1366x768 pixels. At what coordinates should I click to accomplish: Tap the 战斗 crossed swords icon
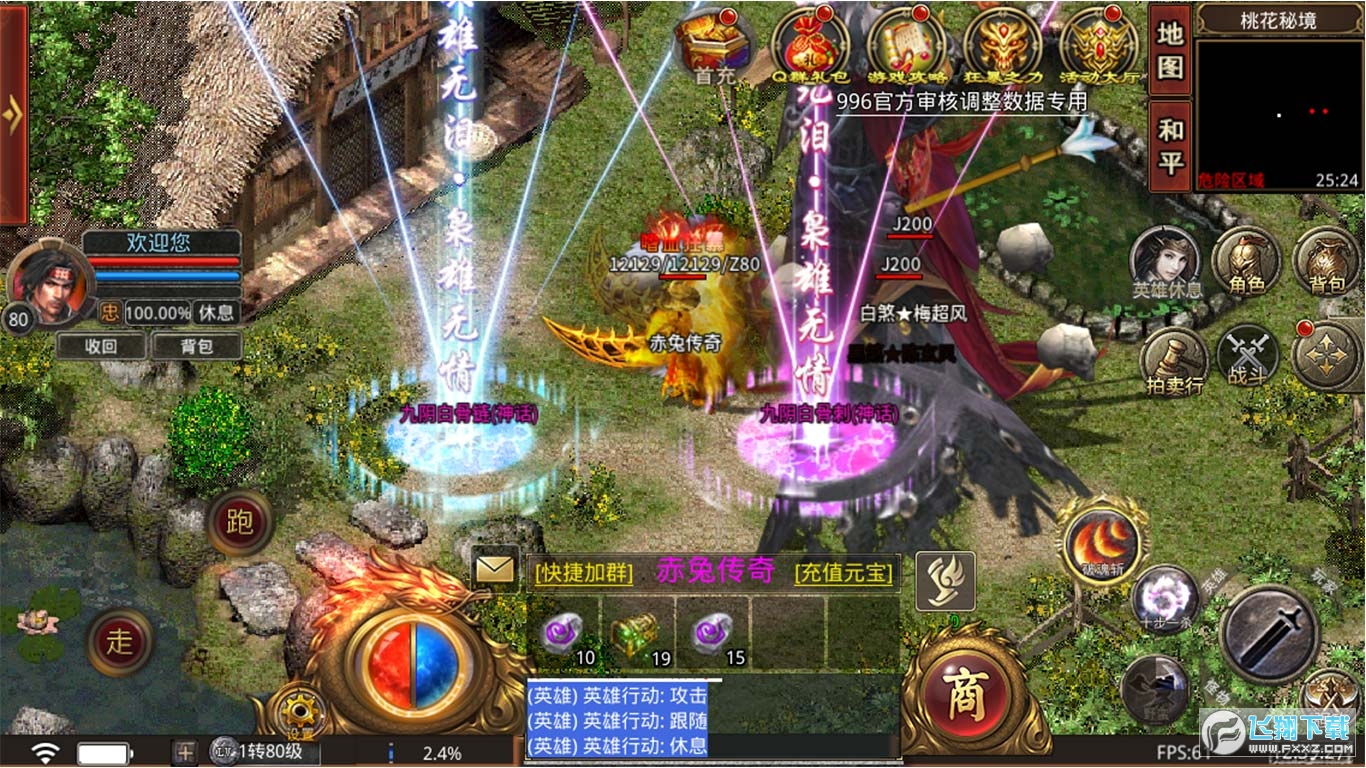coord(1247,357)
